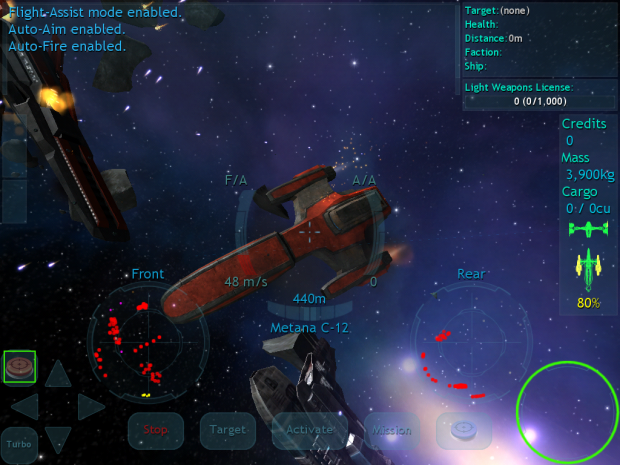Hit the Activate button
The height and width of the screenshot is (465, 620).
[x=309, y=430]
